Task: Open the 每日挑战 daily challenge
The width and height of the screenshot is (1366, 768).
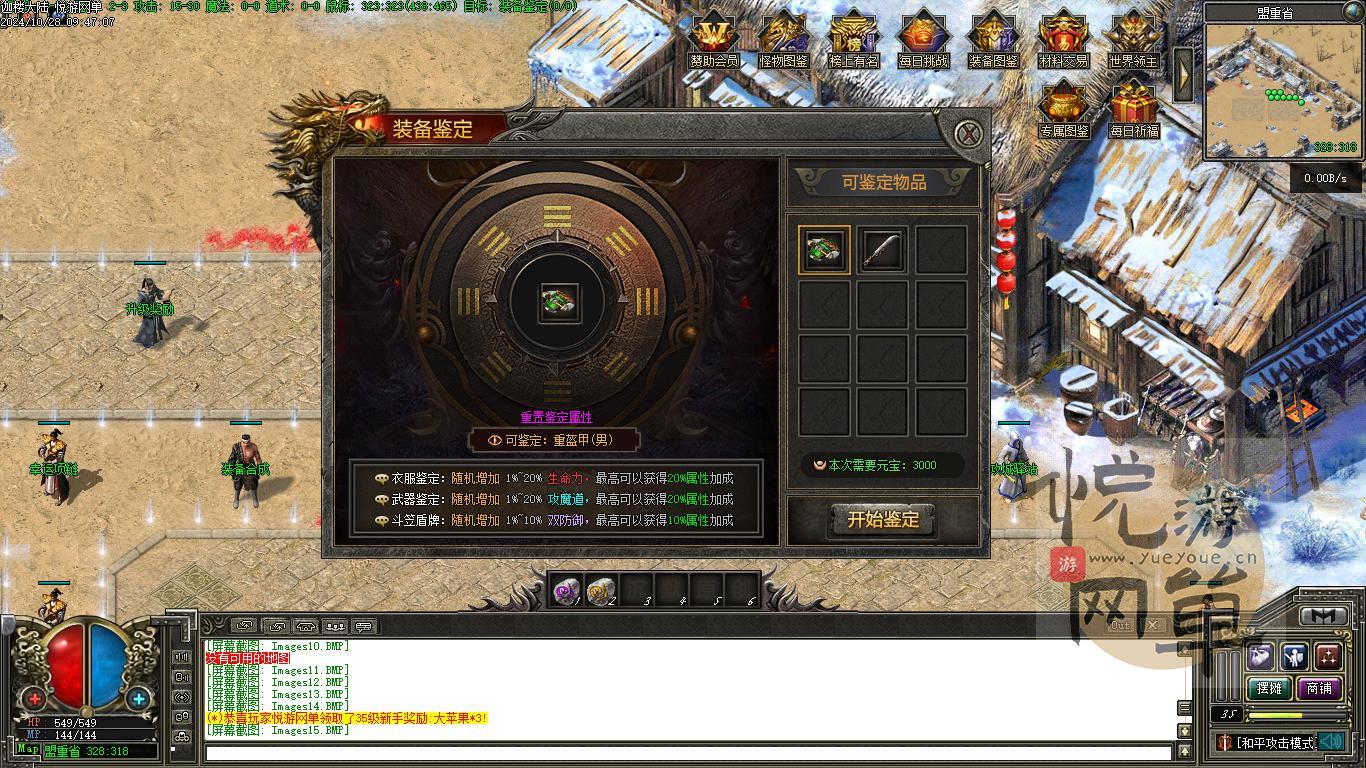Action: point(923,36)
